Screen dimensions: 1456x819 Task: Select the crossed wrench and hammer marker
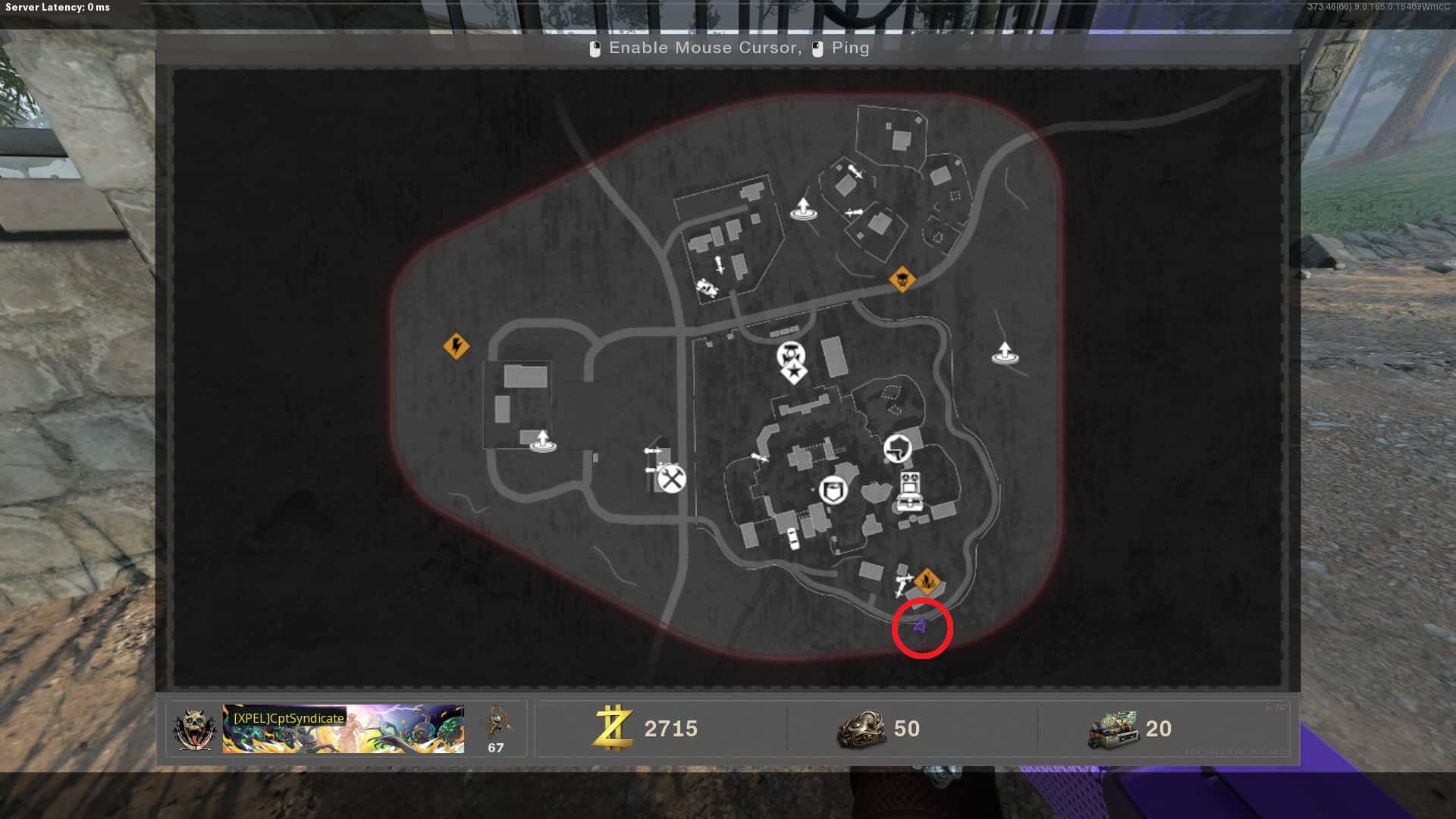point(671,479)
